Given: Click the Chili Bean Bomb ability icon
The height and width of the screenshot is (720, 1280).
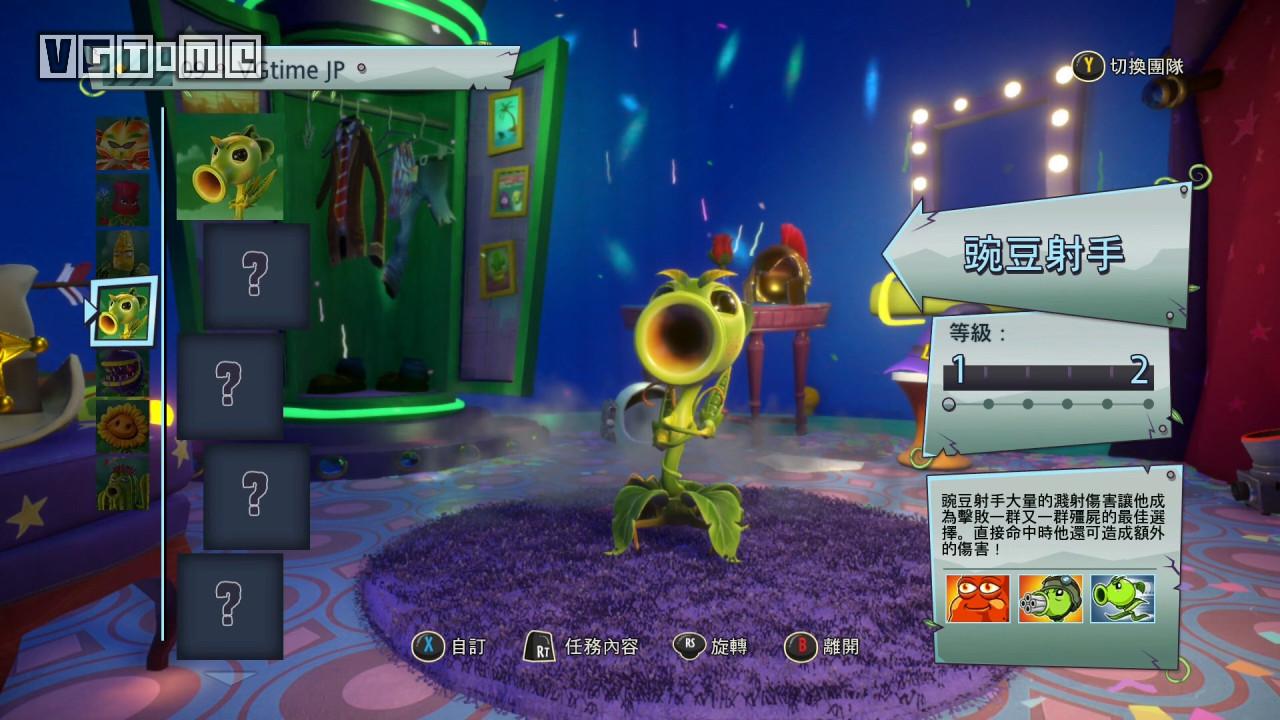Looking at the screenshot, I should tap(977, 599).
